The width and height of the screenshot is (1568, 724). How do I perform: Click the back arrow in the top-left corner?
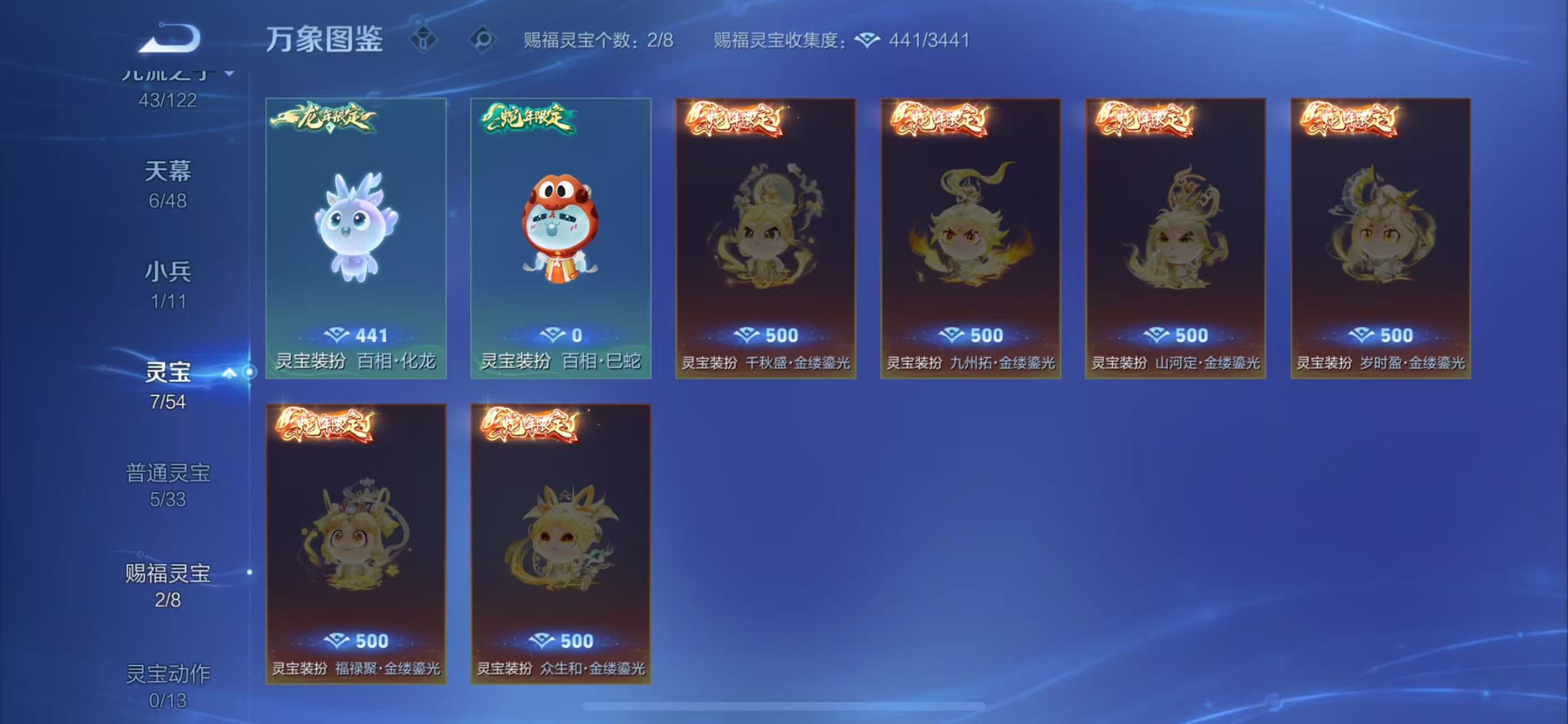[172, 38]
